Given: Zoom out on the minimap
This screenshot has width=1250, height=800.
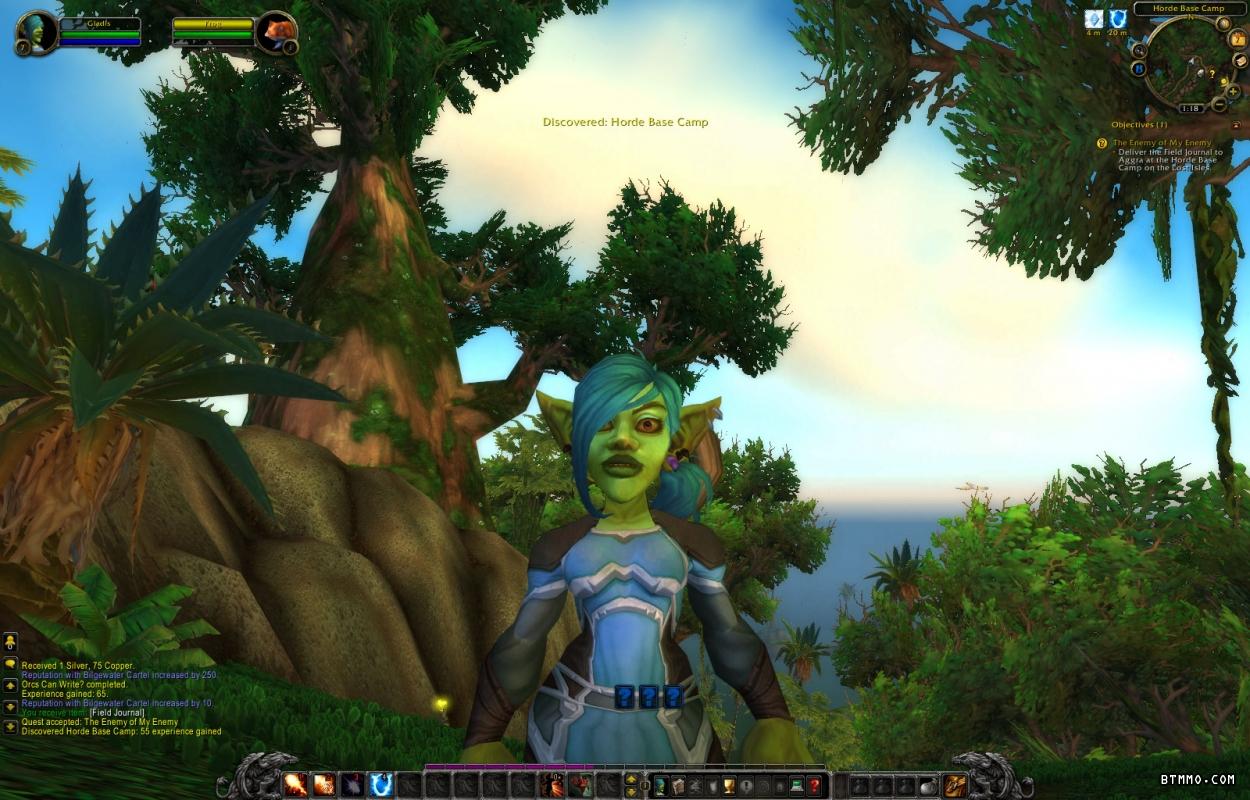Looking at the screenshot, I should tap(1219, 104).
